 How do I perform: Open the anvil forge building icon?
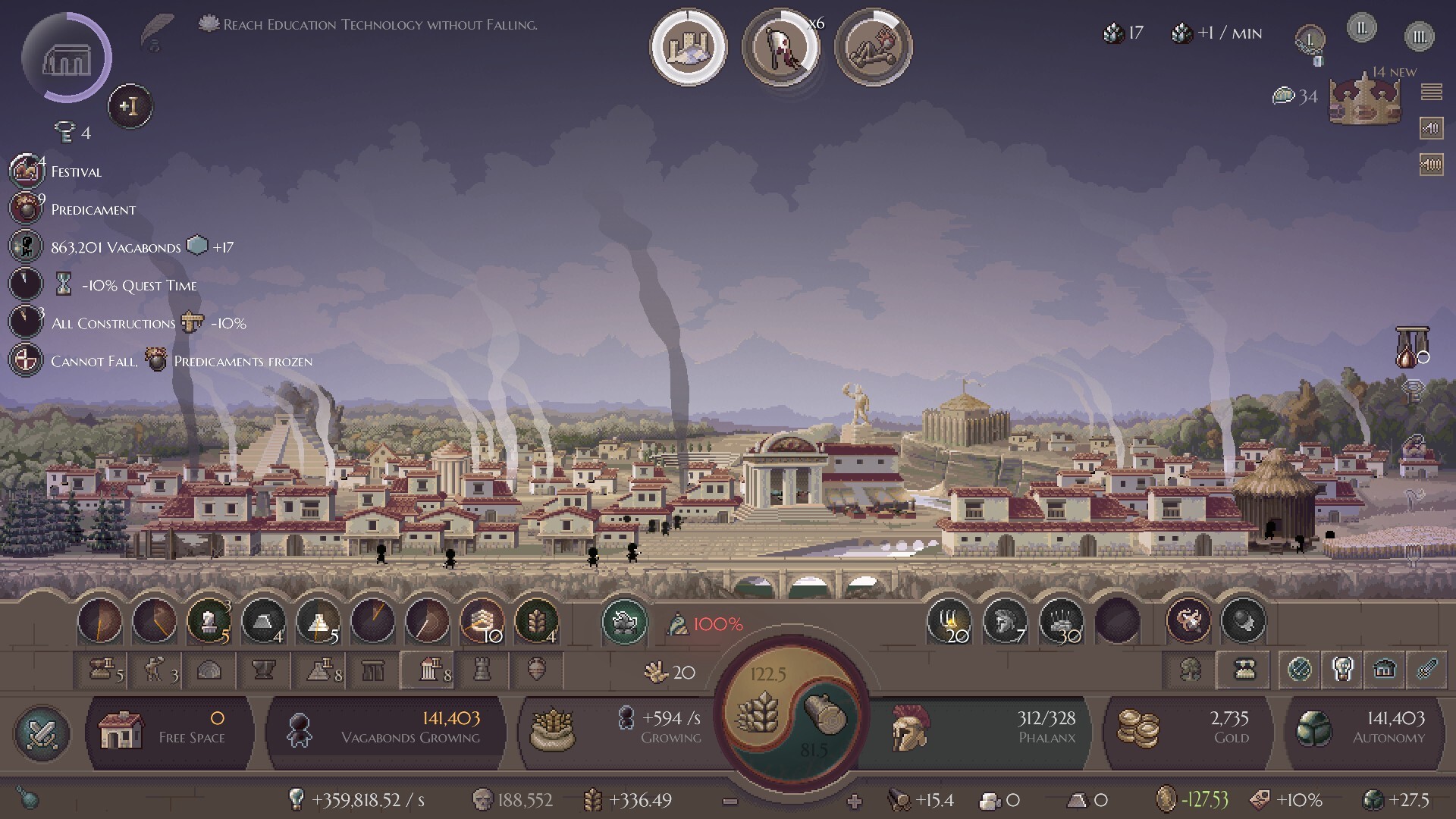[x=264, y=670]
